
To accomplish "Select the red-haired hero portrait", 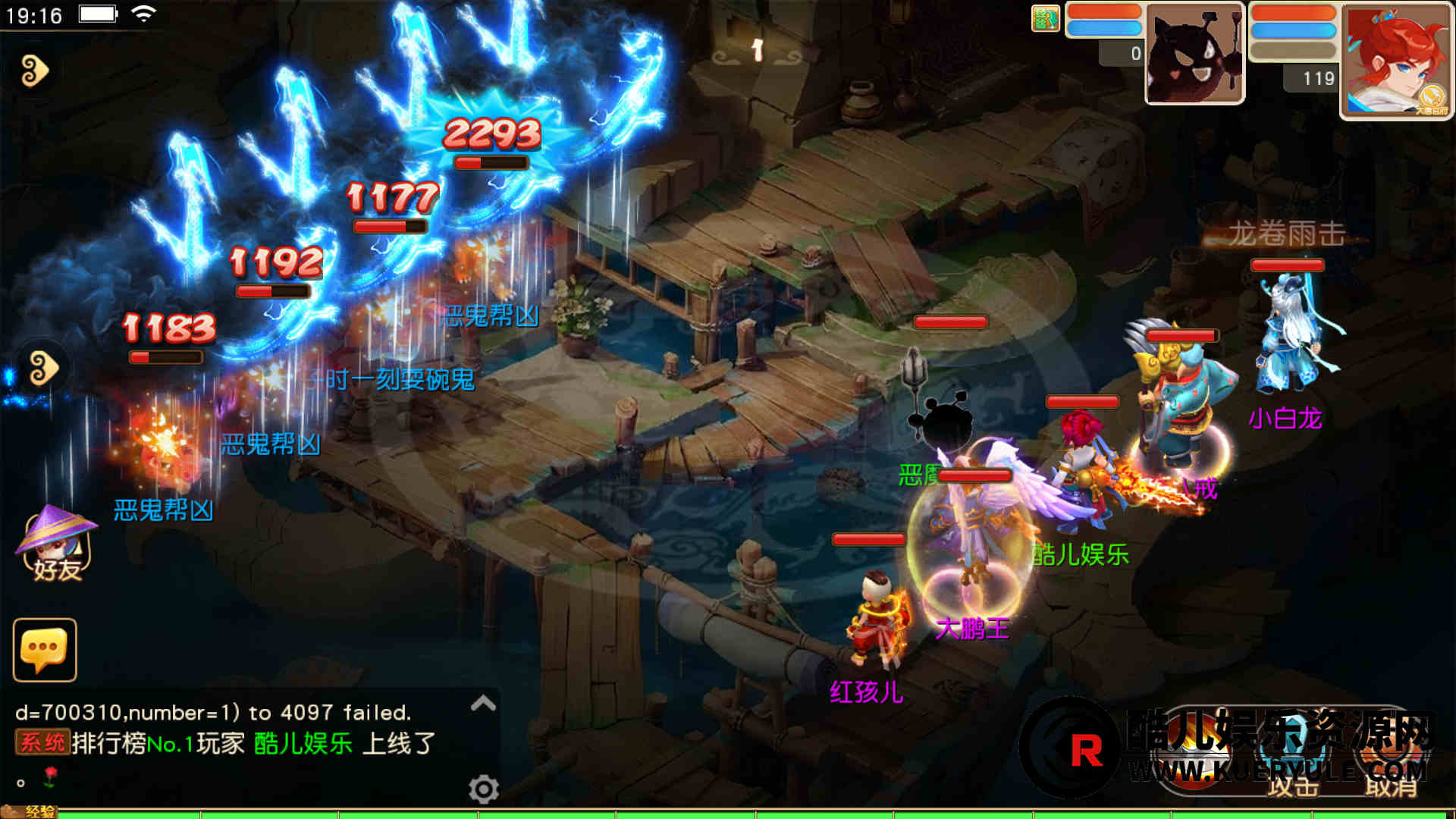I will pyautogui.click(x=1395, y=61).
